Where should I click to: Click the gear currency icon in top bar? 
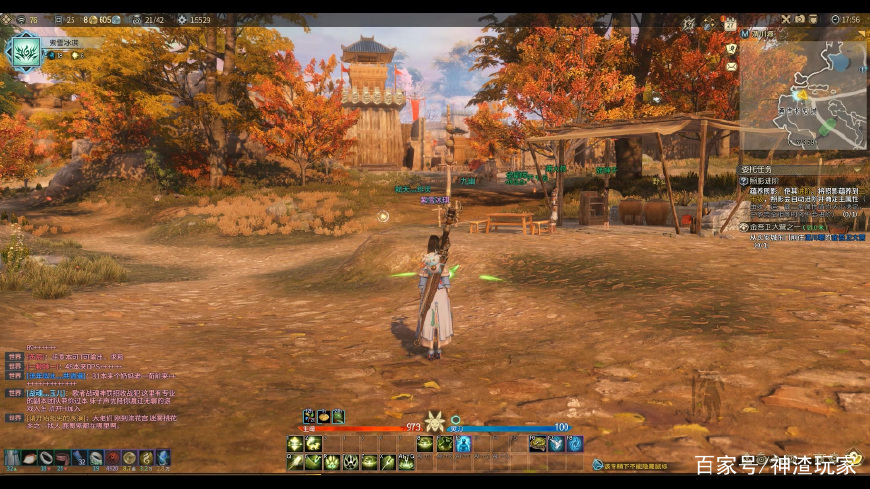[181, 19]
